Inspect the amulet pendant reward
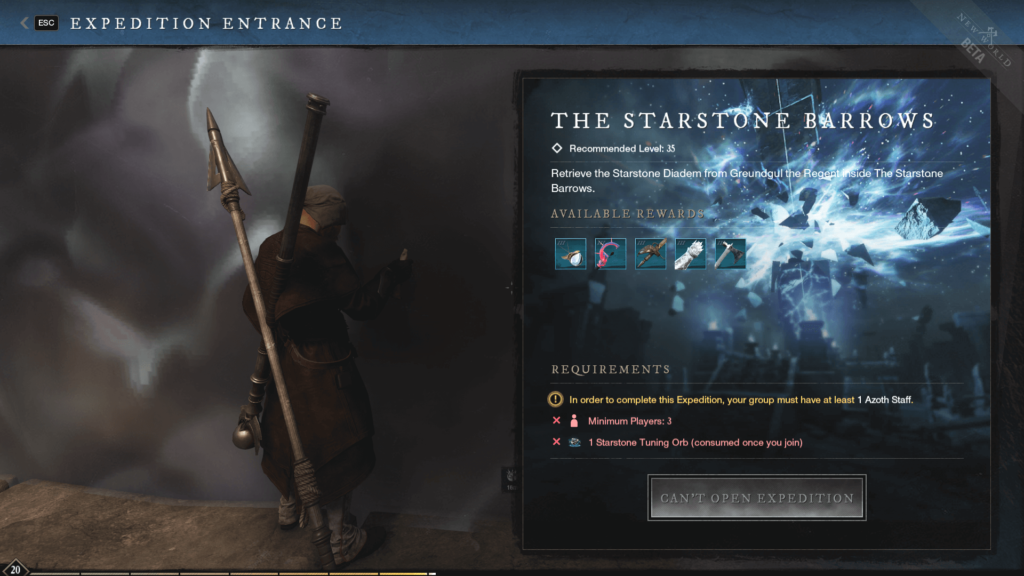 pyautogui.click(x=570, y=253)
